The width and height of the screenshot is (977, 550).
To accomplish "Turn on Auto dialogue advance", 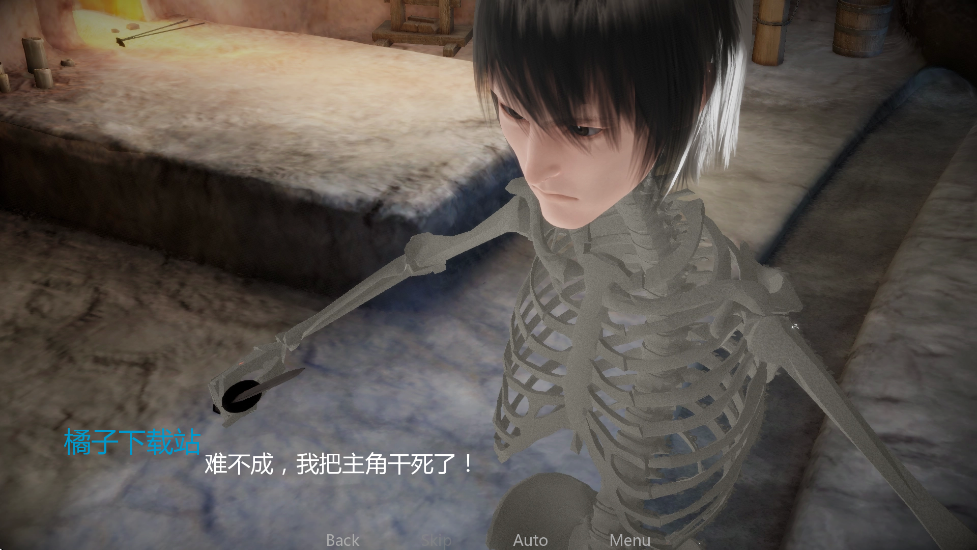I will click(x=530, y=540).
